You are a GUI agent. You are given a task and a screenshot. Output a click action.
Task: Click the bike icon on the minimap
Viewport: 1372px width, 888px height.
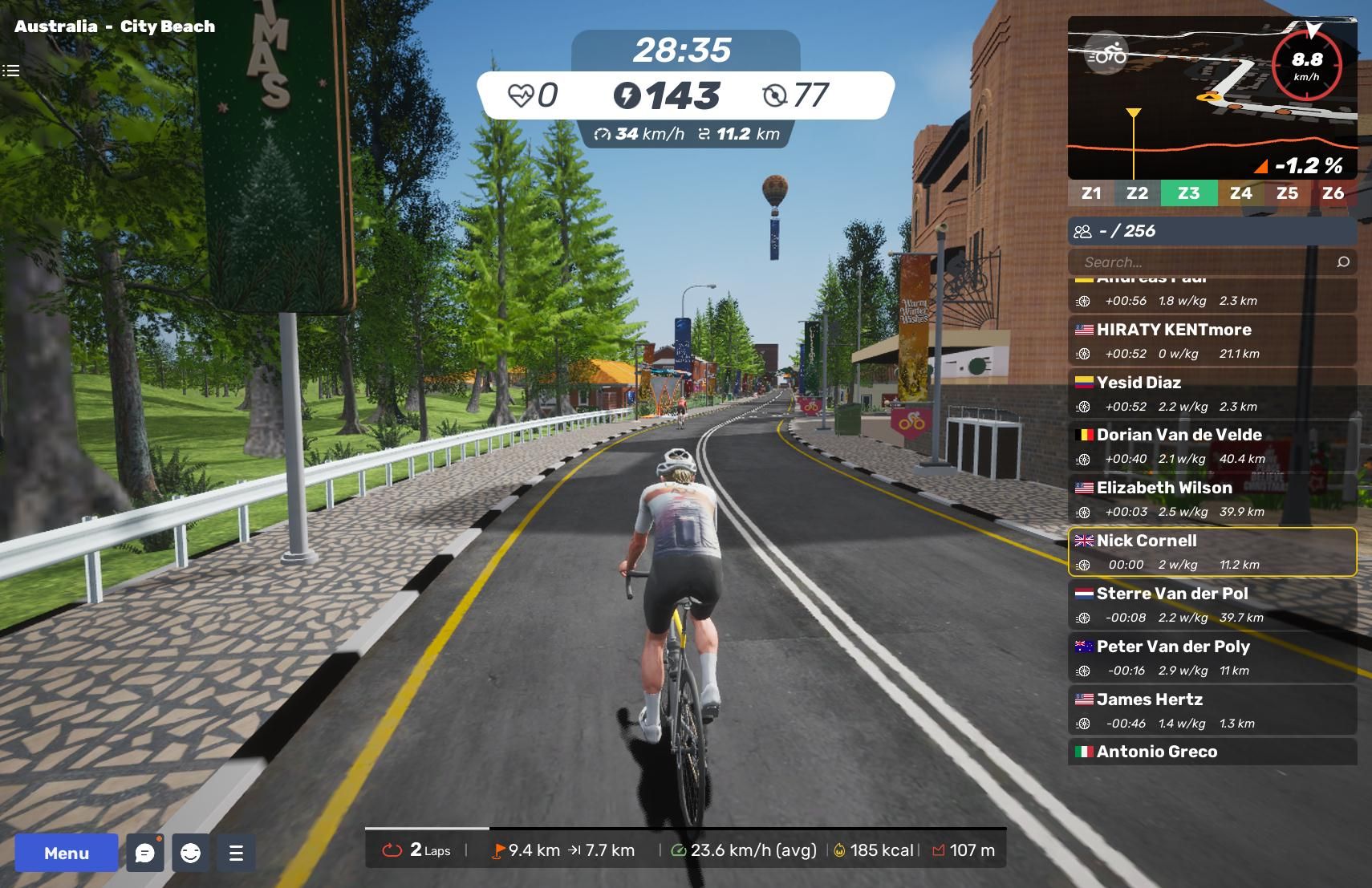click(1106, 55)
